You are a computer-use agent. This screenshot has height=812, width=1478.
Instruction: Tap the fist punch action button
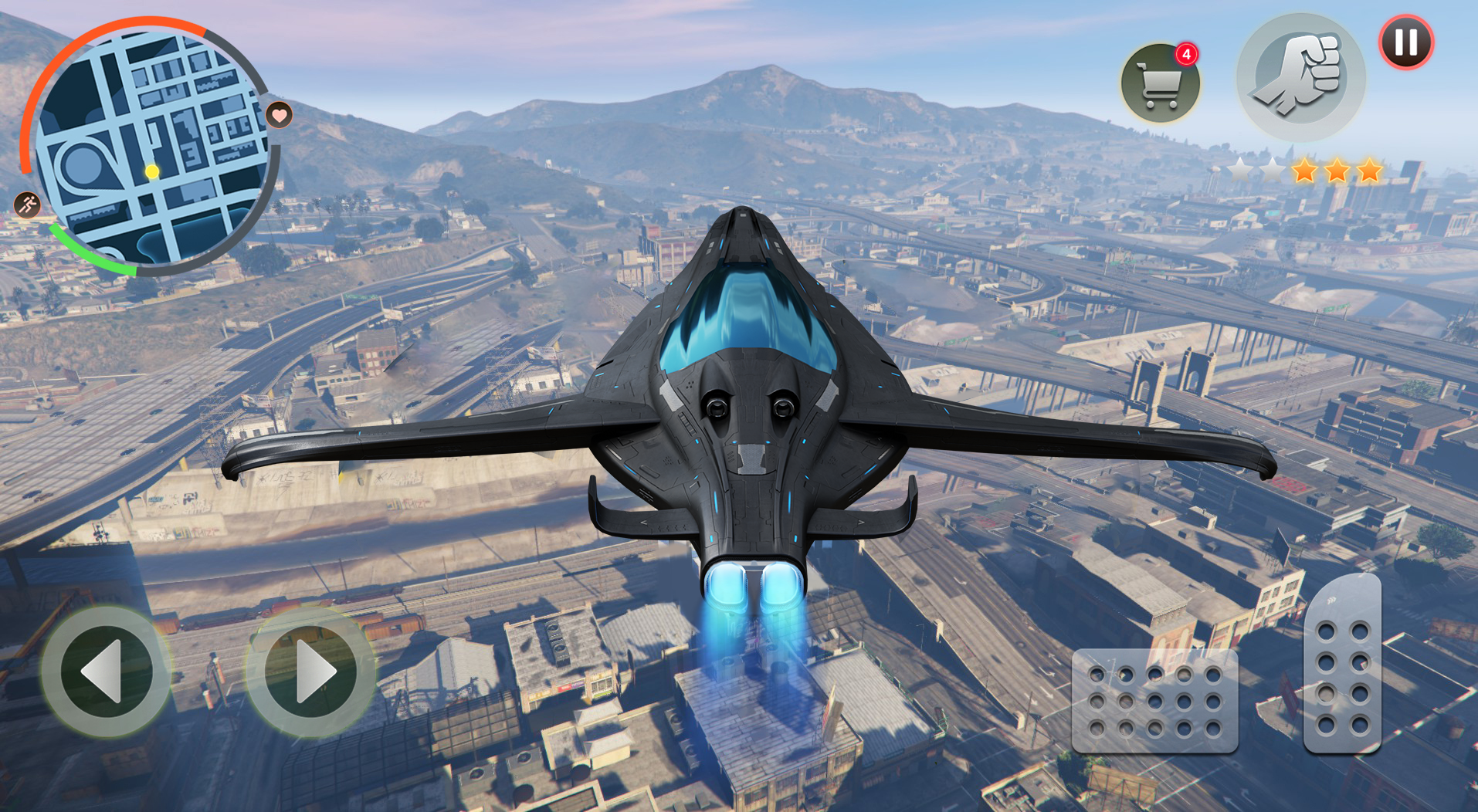(x=1300, y=77)
